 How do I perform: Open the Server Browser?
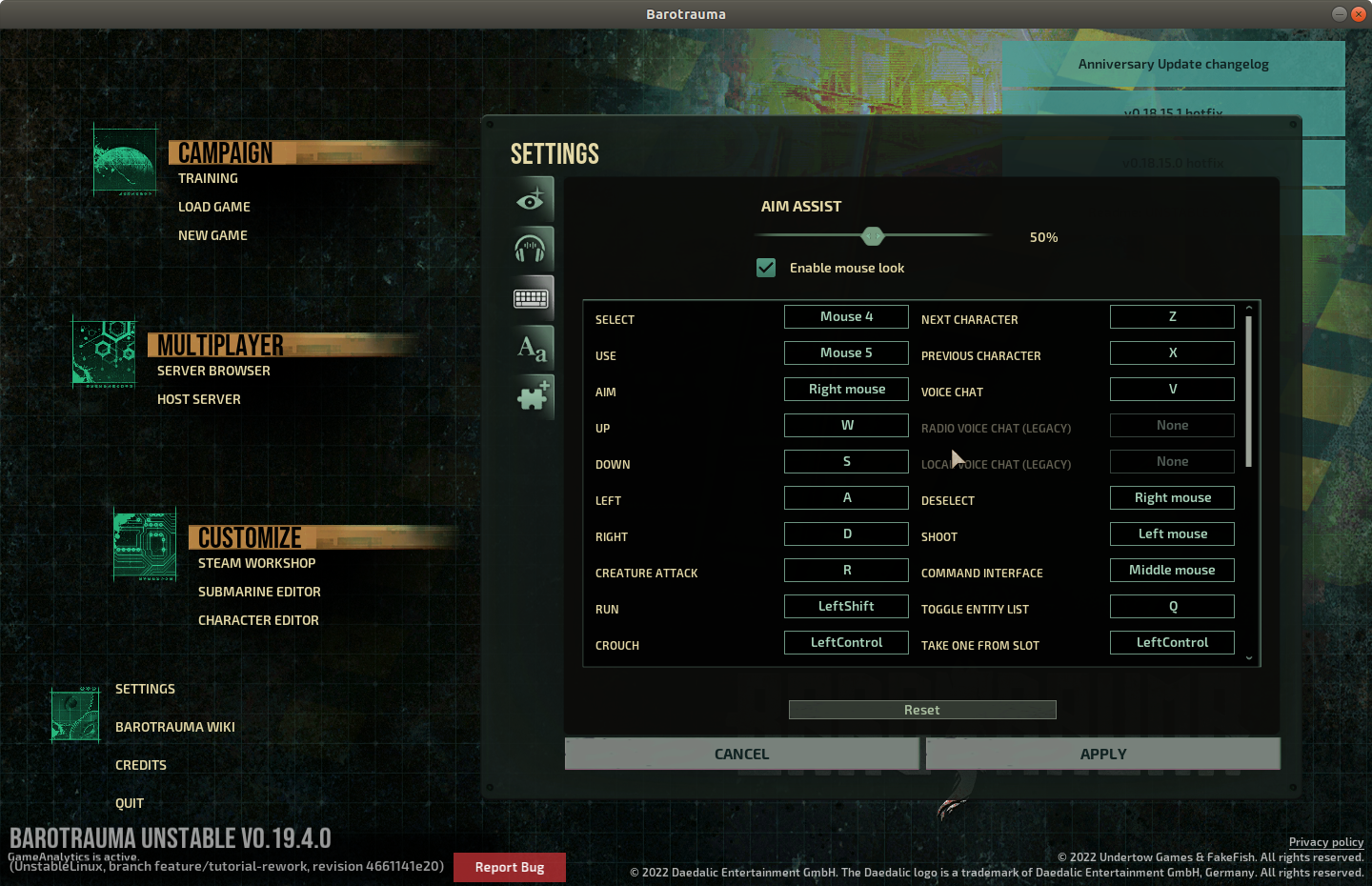click(x=213, y=371)
